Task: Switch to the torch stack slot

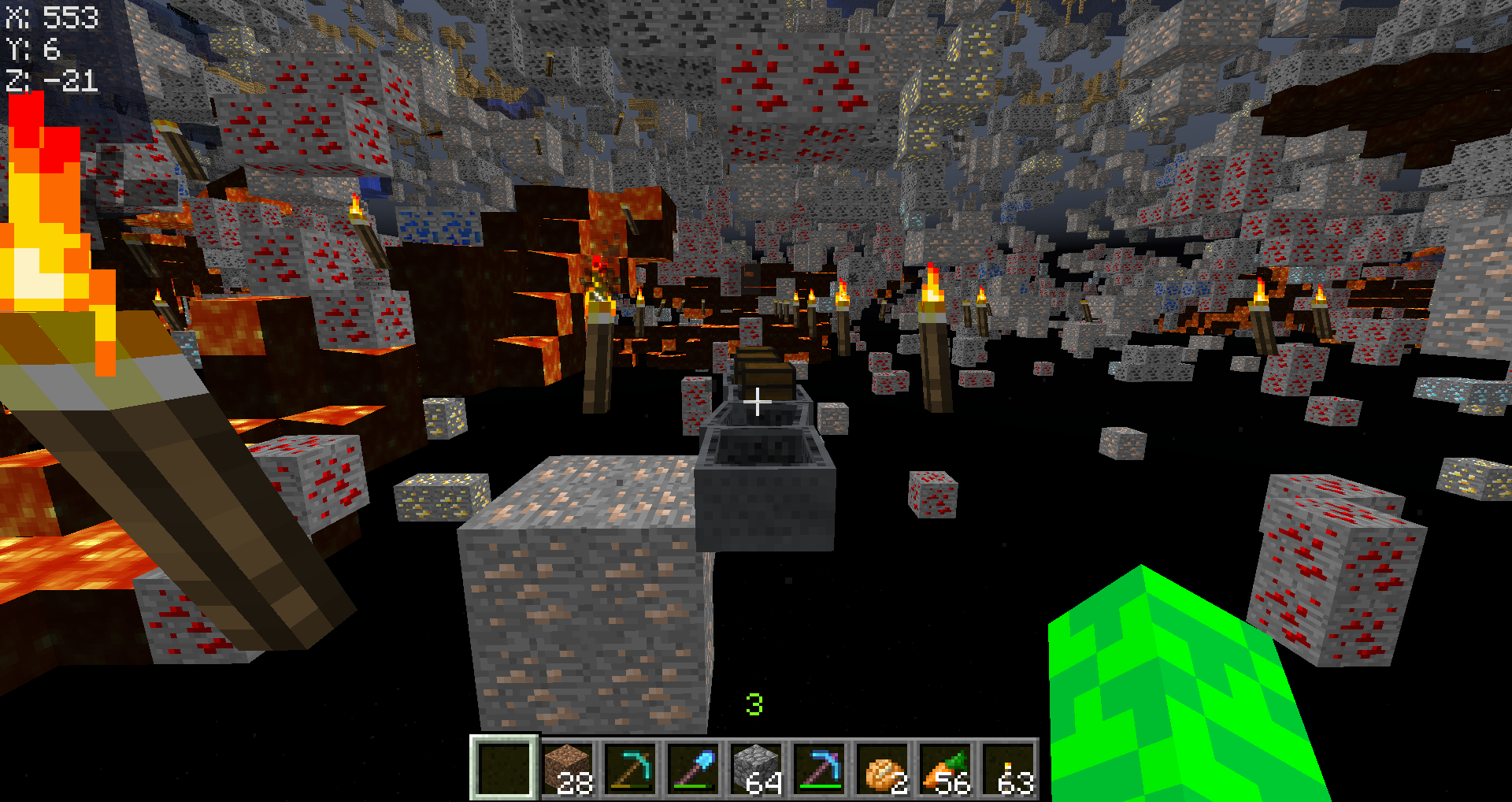Action: (x=1009, y=768)
